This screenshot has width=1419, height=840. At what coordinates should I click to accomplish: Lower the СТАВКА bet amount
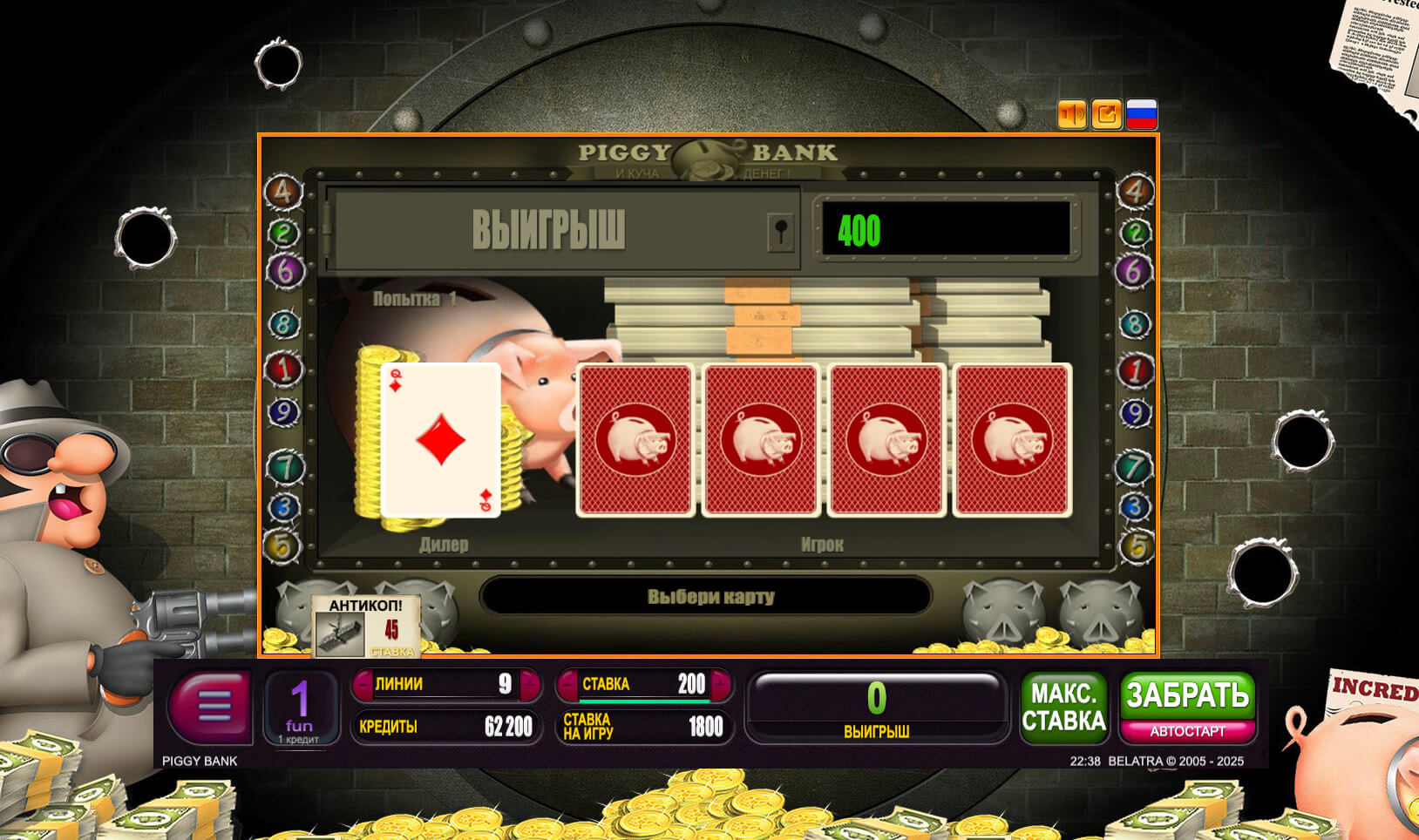click(568, 685)
